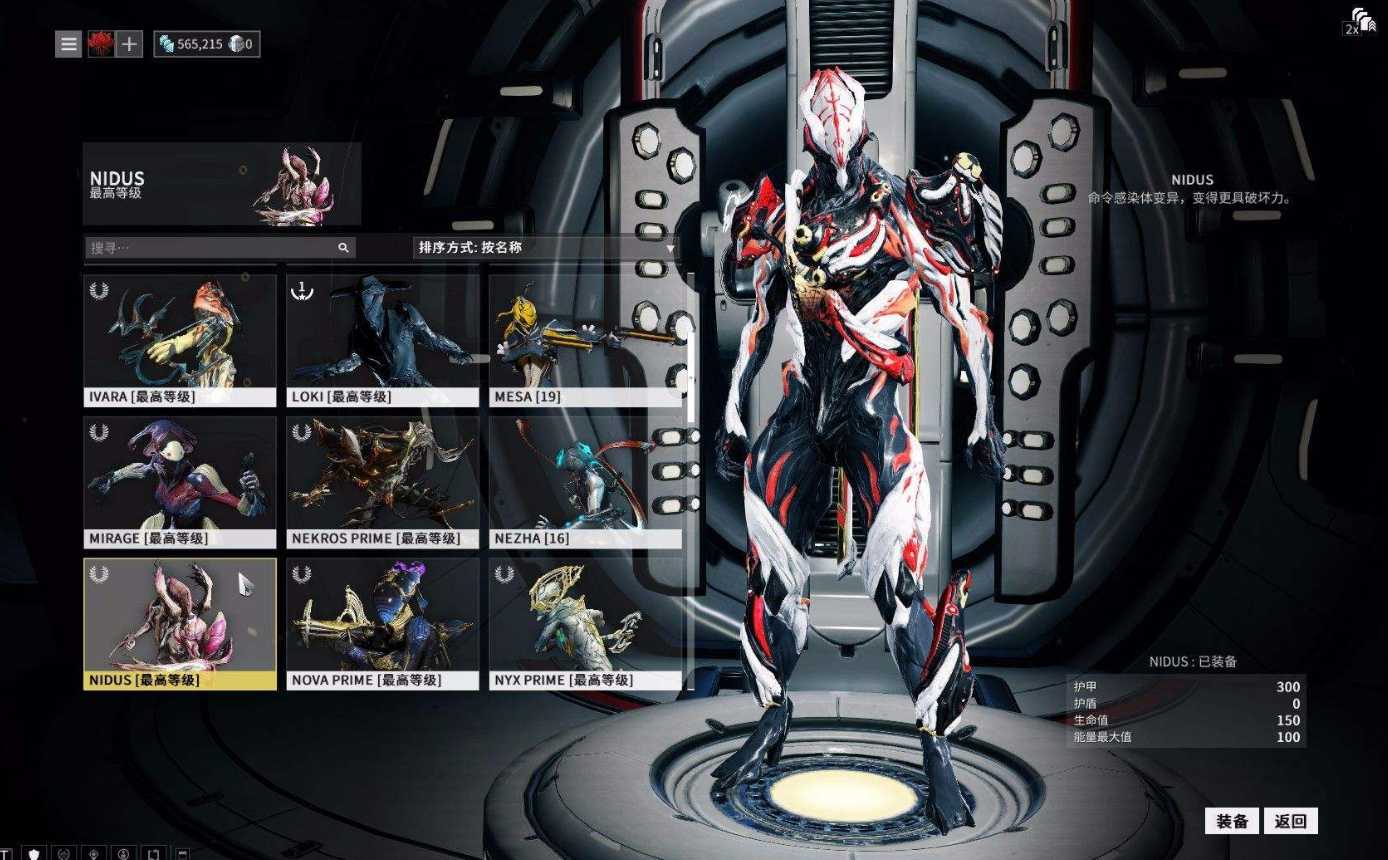The height and width of the screenshot is (860, 1388).
Task: Choose the Mesa warframe tile
Action: [585, 339]
